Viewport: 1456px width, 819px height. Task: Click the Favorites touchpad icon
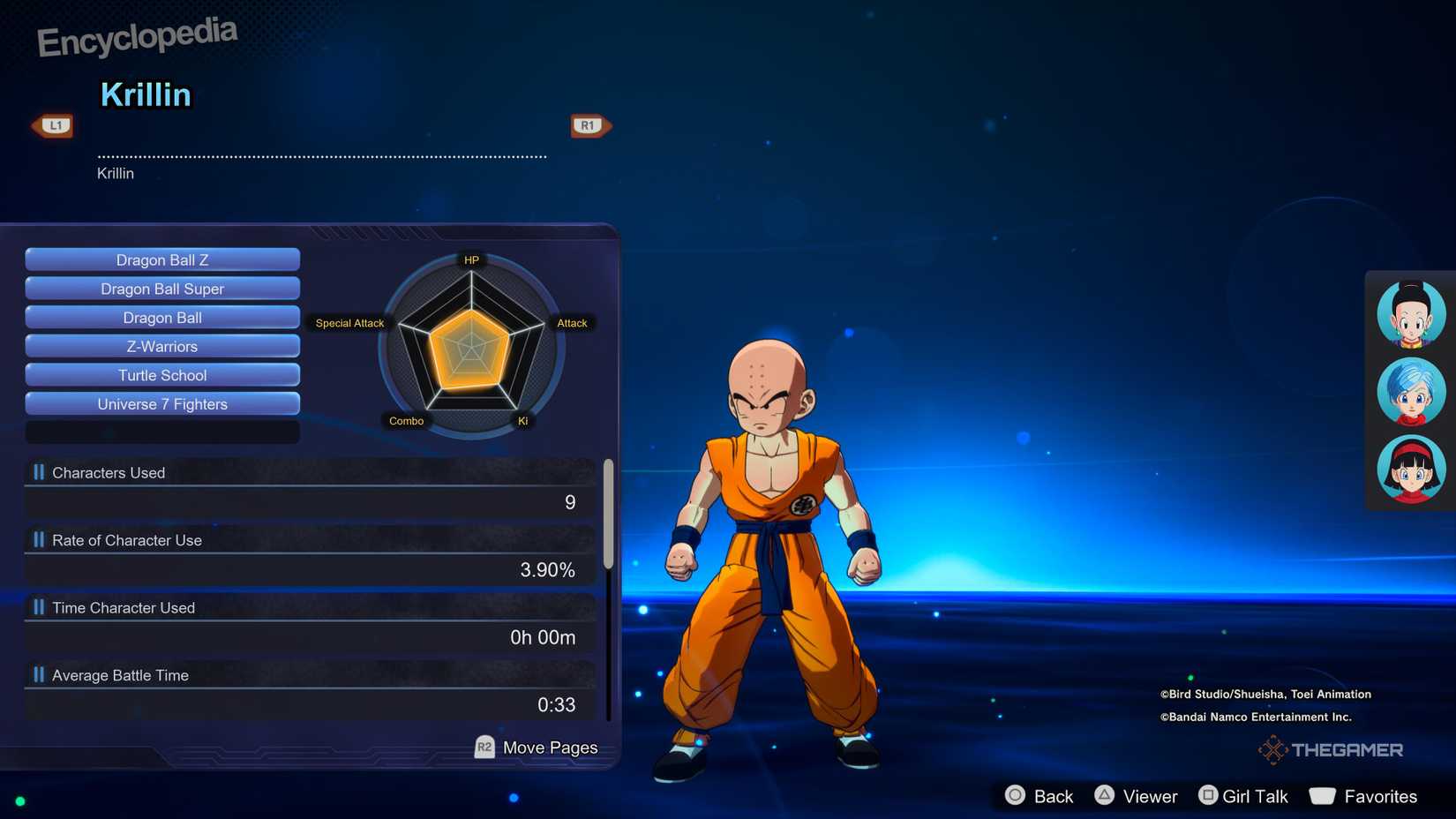coord(1323,795)
